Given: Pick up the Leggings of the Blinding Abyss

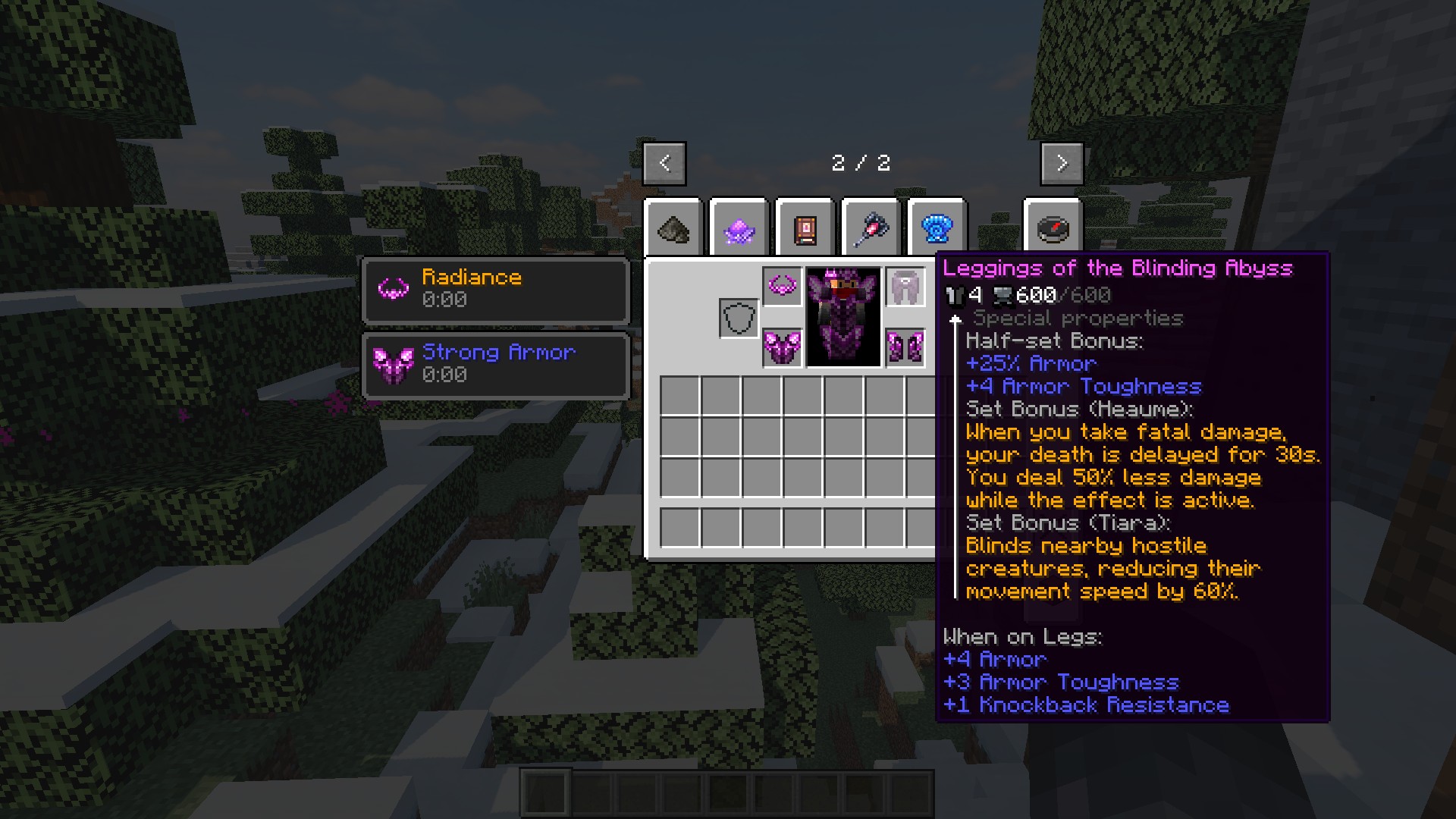Looking at the screenshot, I should (905, 287).
